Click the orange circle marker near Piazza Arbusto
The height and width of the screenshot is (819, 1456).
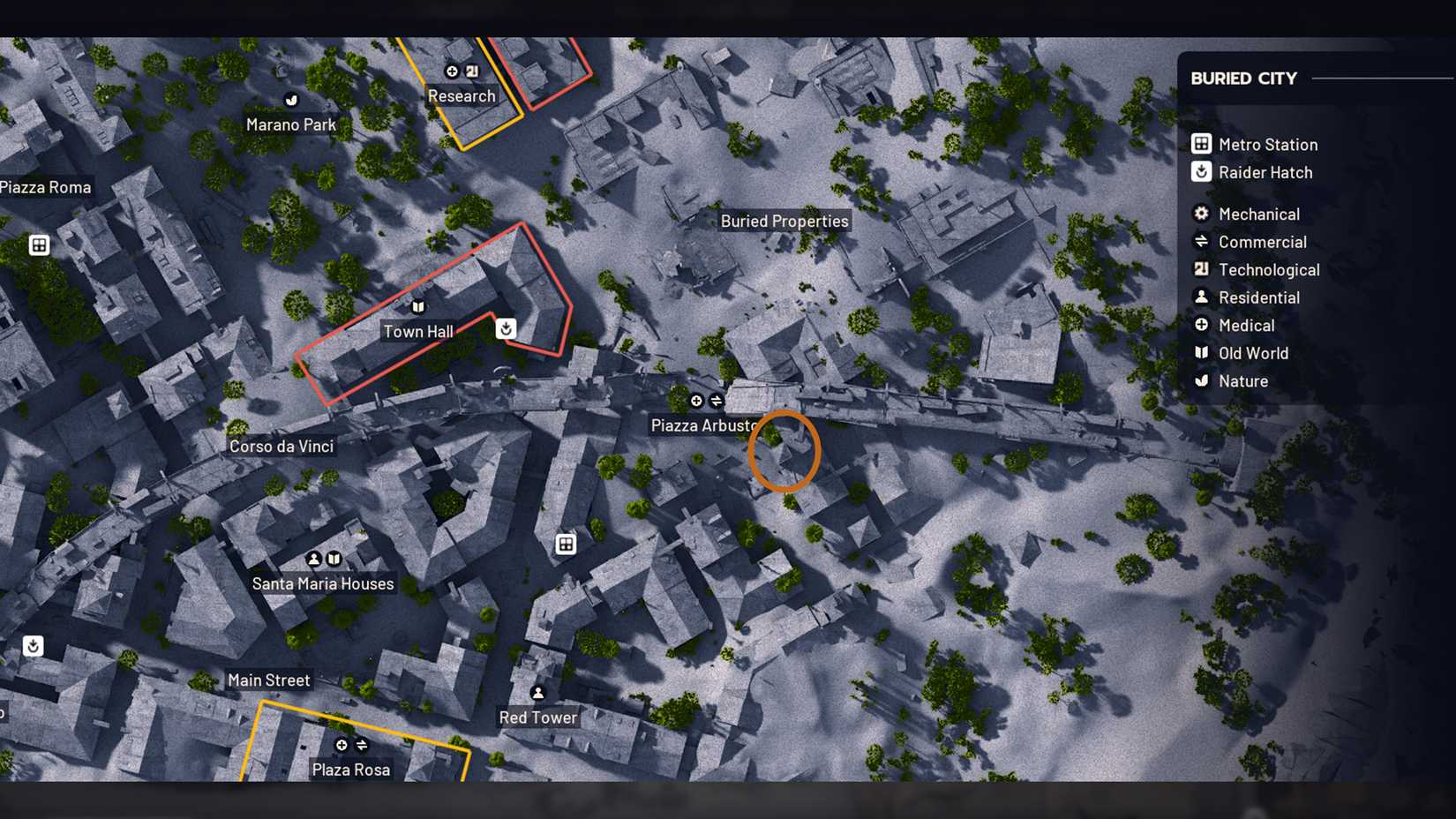(x=786, y=450)
